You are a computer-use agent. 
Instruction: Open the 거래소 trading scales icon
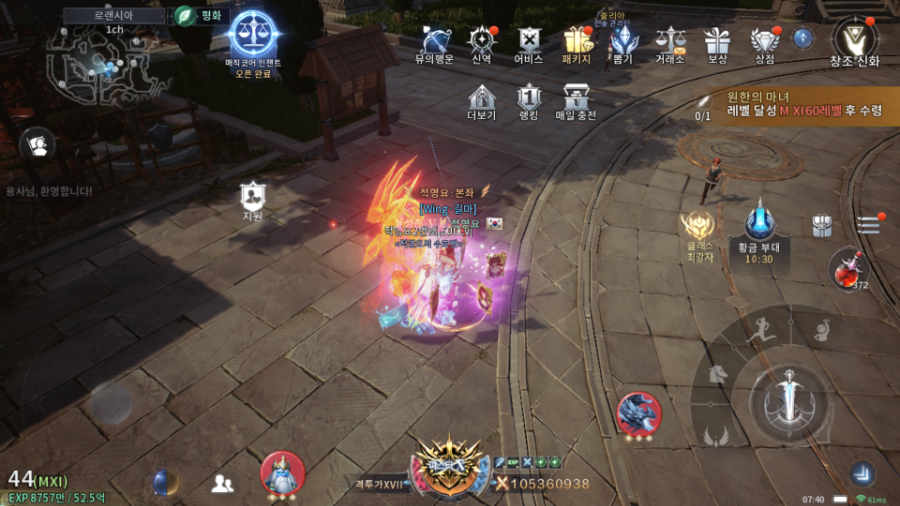pos(670,41)
